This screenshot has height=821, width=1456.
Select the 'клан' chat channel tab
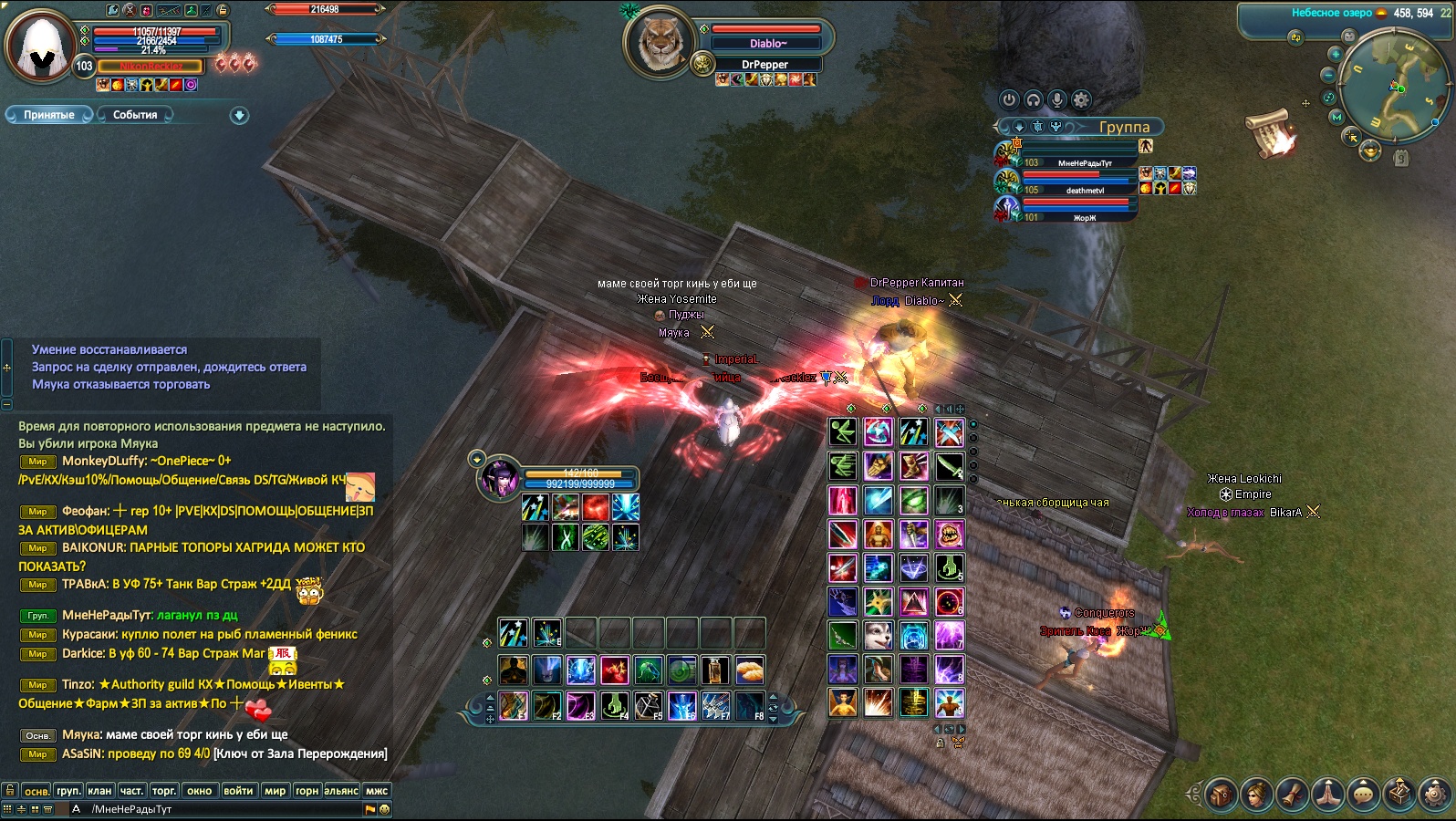(x=99, y=791)
